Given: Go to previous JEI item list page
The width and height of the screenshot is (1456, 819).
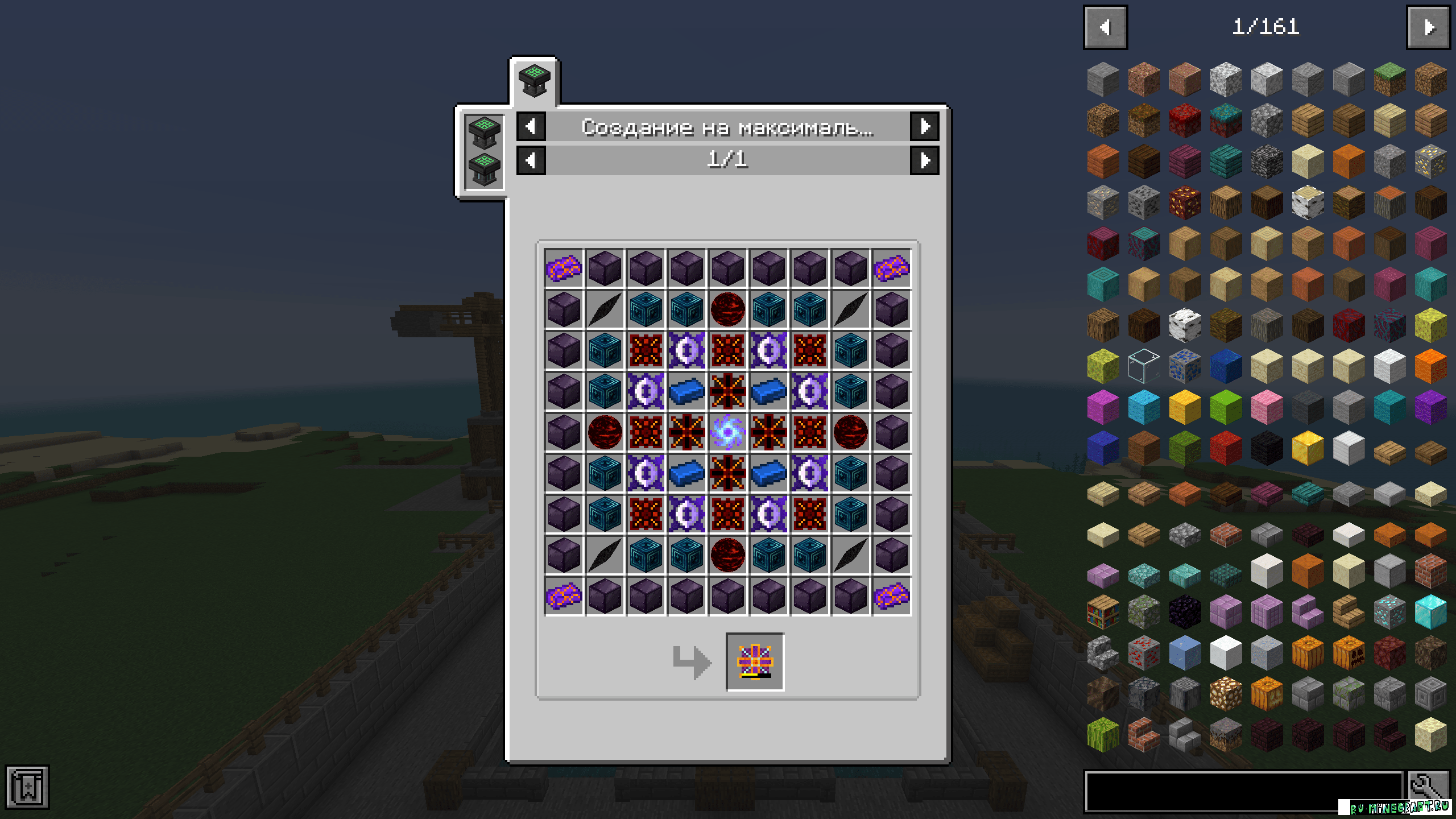Looking at the screenshot, I should click(x=1105, y=27).
